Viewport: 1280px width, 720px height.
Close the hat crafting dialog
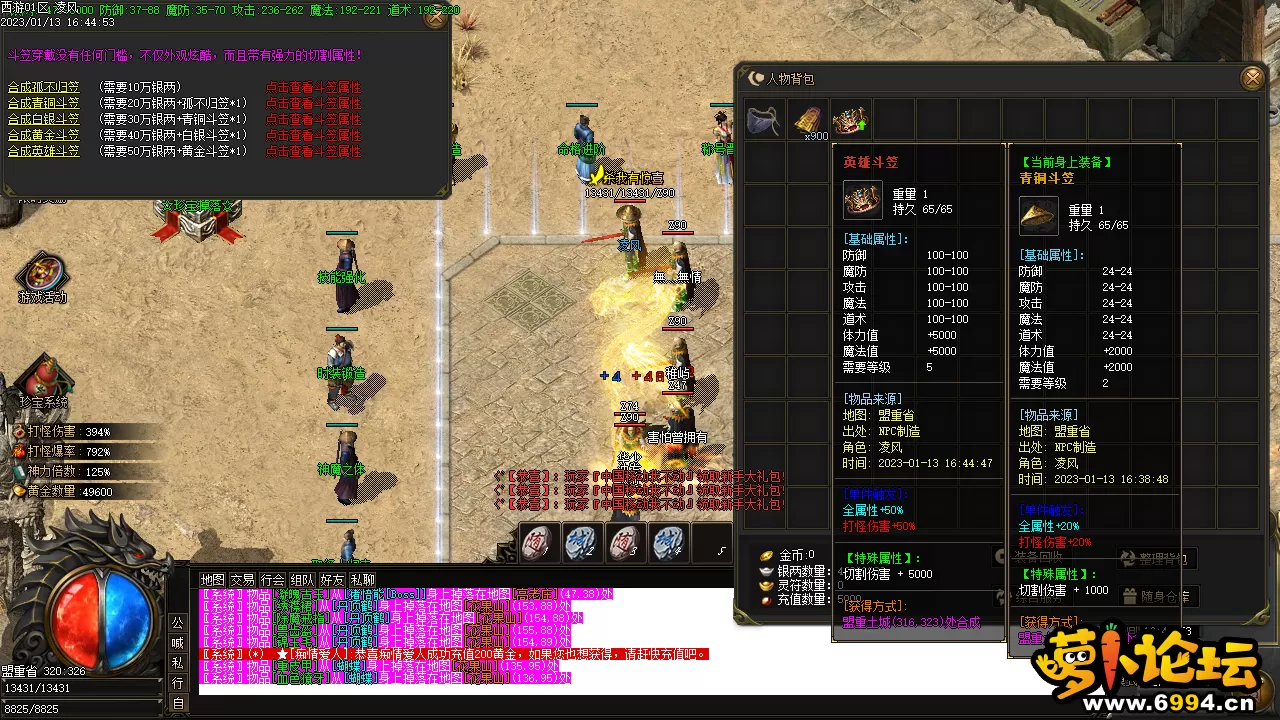point(435,17)
